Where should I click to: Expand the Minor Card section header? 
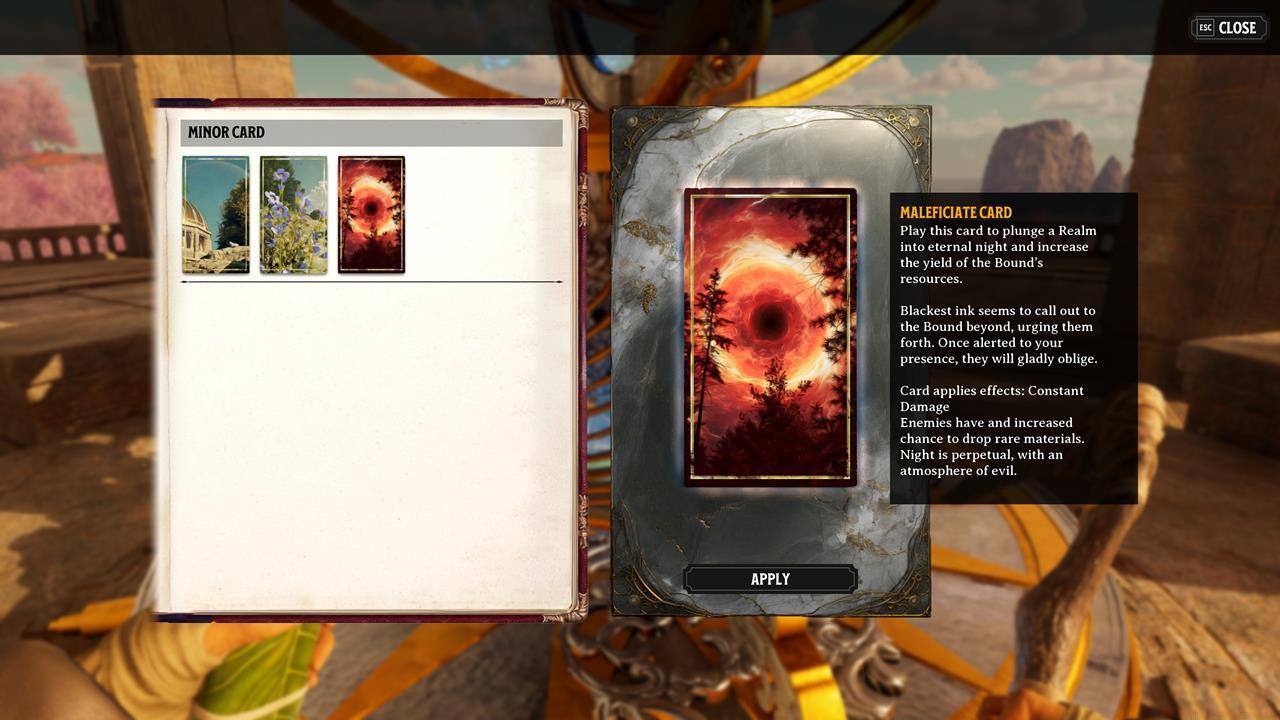coord(371,132)
